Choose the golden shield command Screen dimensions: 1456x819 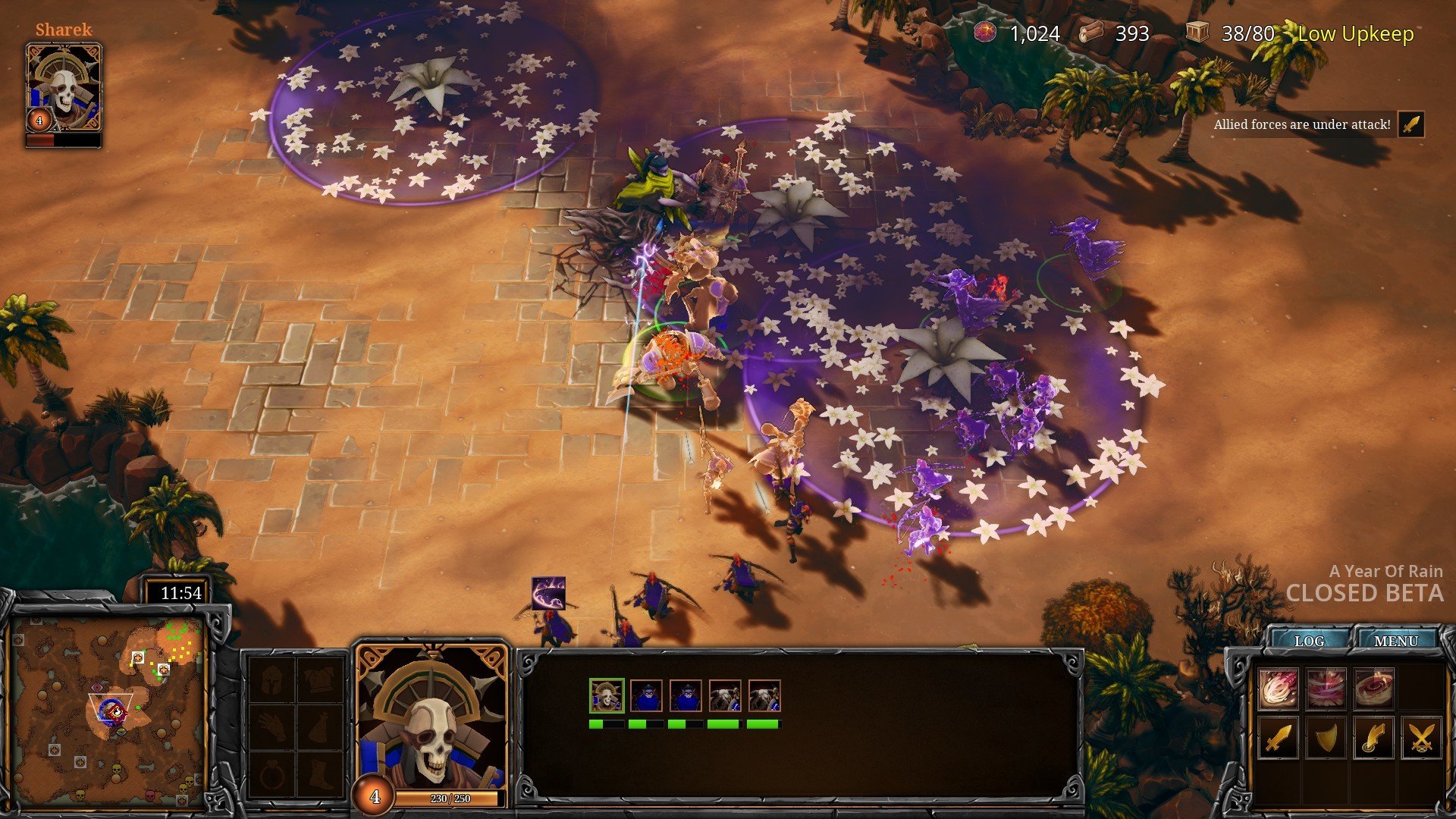1326,737
